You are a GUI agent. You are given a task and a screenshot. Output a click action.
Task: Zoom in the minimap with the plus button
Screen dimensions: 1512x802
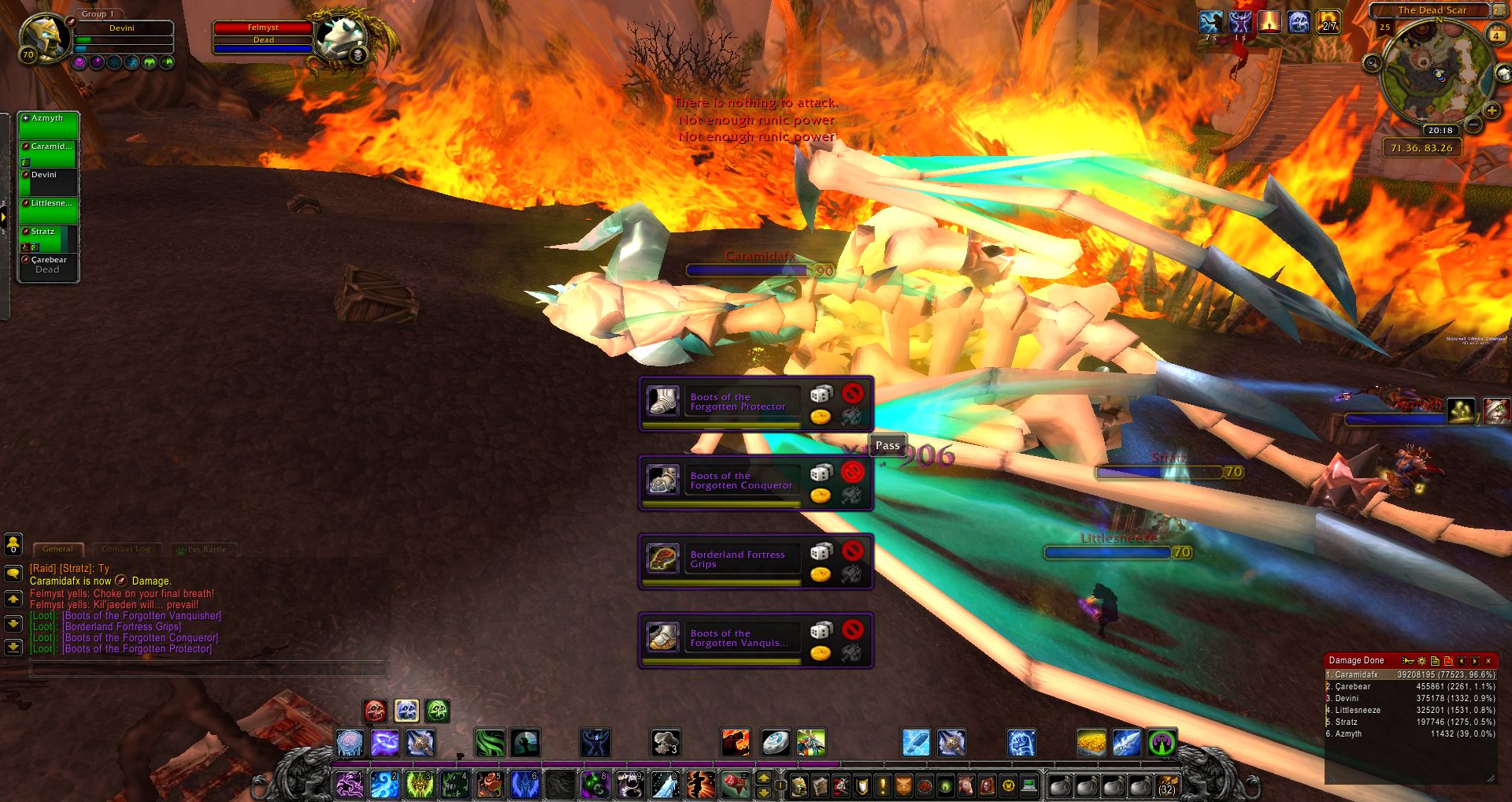[x=1492, y=110]
